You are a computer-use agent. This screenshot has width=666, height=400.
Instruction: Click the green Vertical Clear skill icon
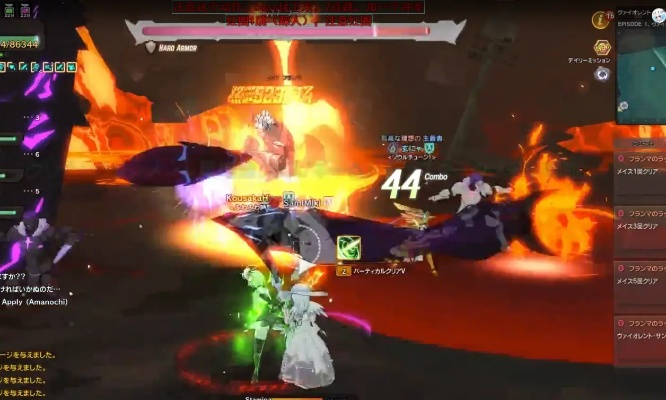(348, 246)
